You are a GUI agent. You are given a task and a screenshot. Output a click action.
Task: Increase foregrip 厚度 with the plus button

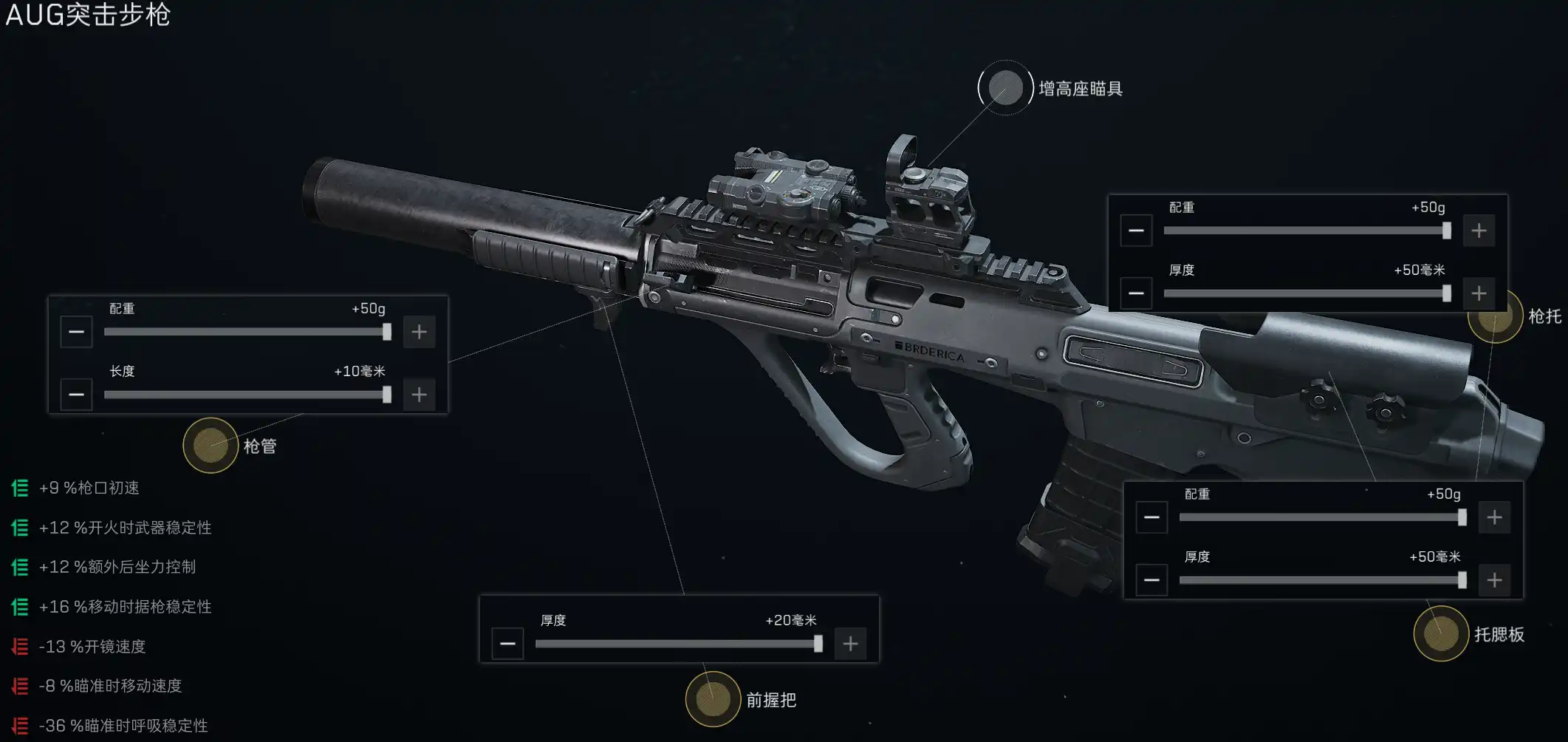(x=850, y=644)
